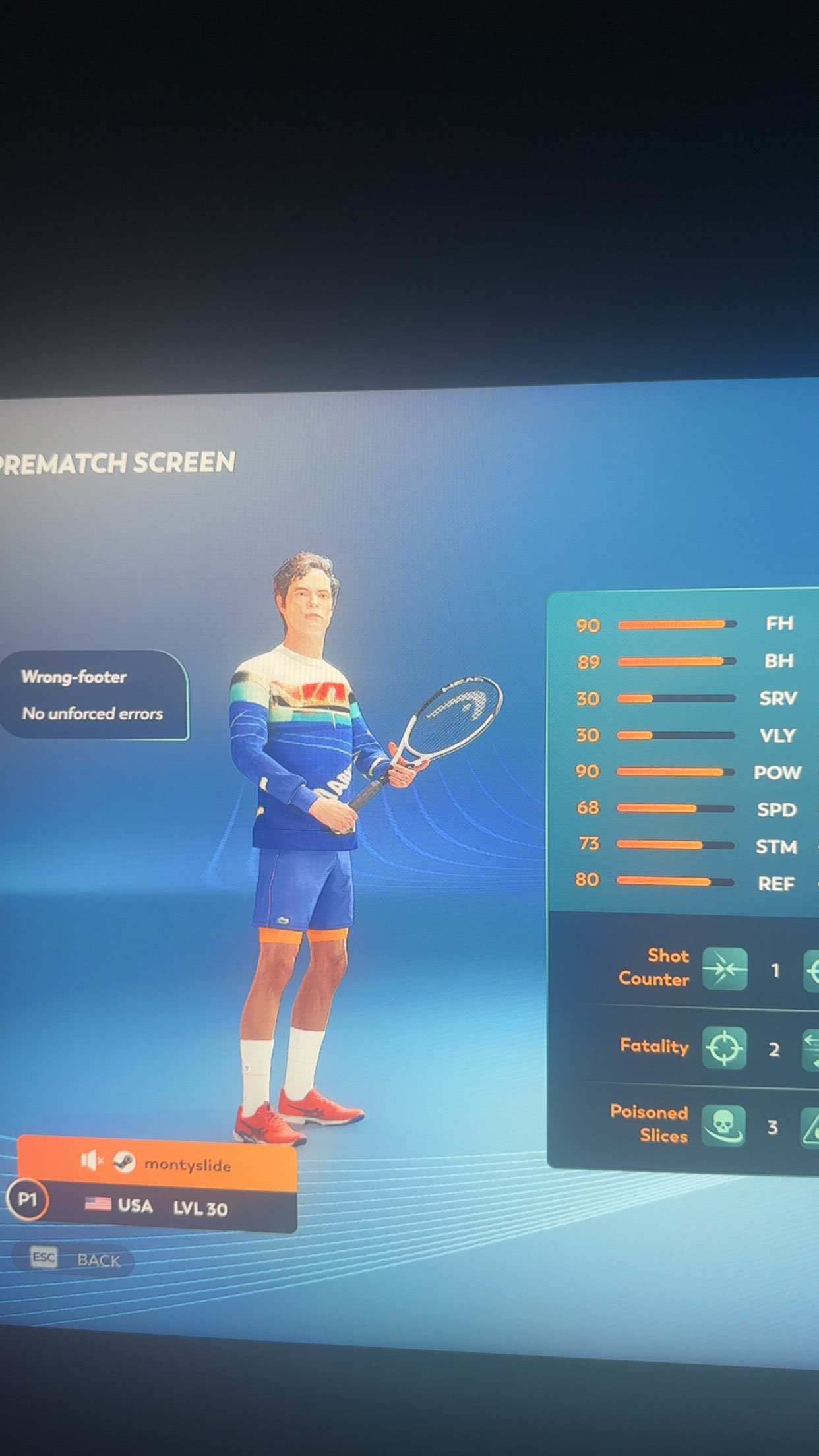Choose the Poisoned Slices skull icon
This screenshot has width=819, height=1456.
pyautogui.click(x=723, y=1126)
